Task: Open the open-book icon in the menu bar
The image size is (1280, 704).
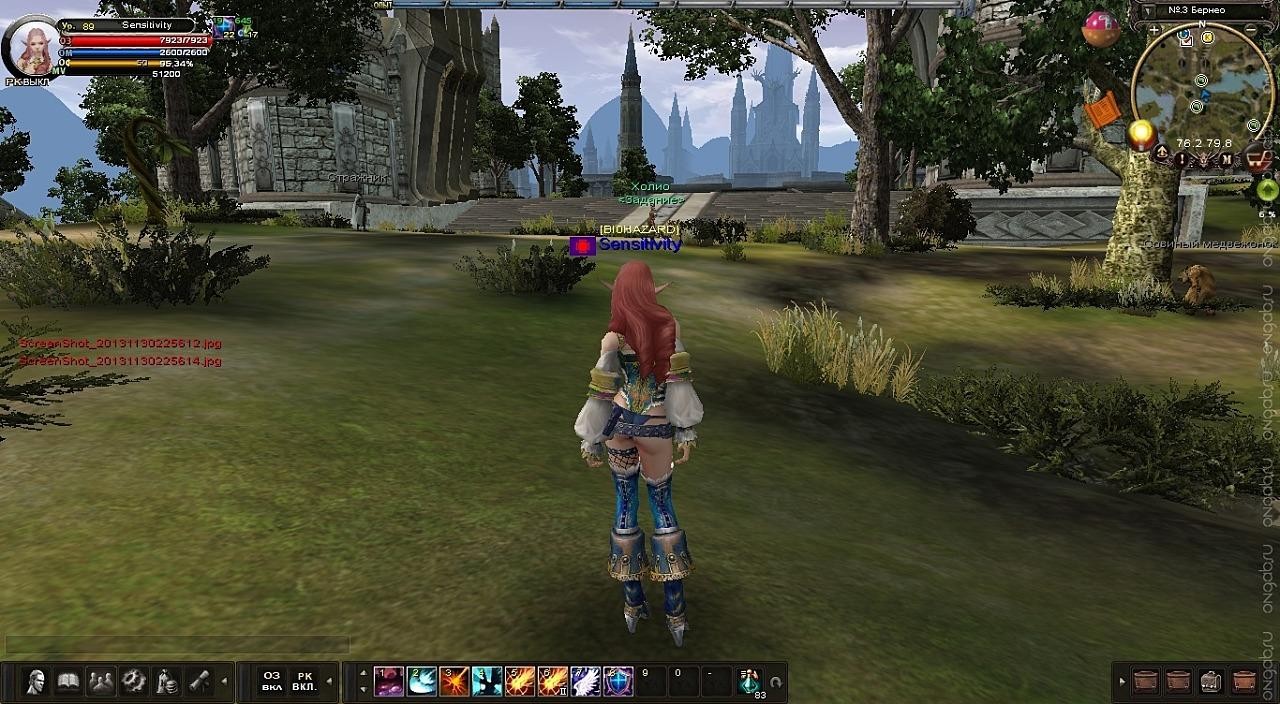Action: (69, 681)
